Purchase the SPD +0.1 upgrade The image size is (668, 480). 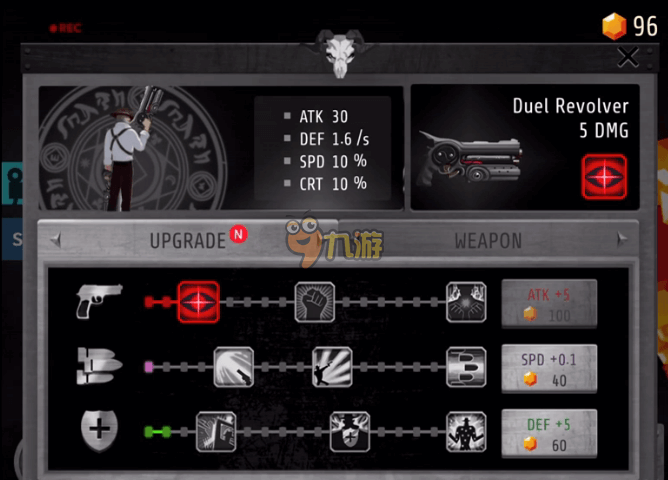click(x=549, y=368)
